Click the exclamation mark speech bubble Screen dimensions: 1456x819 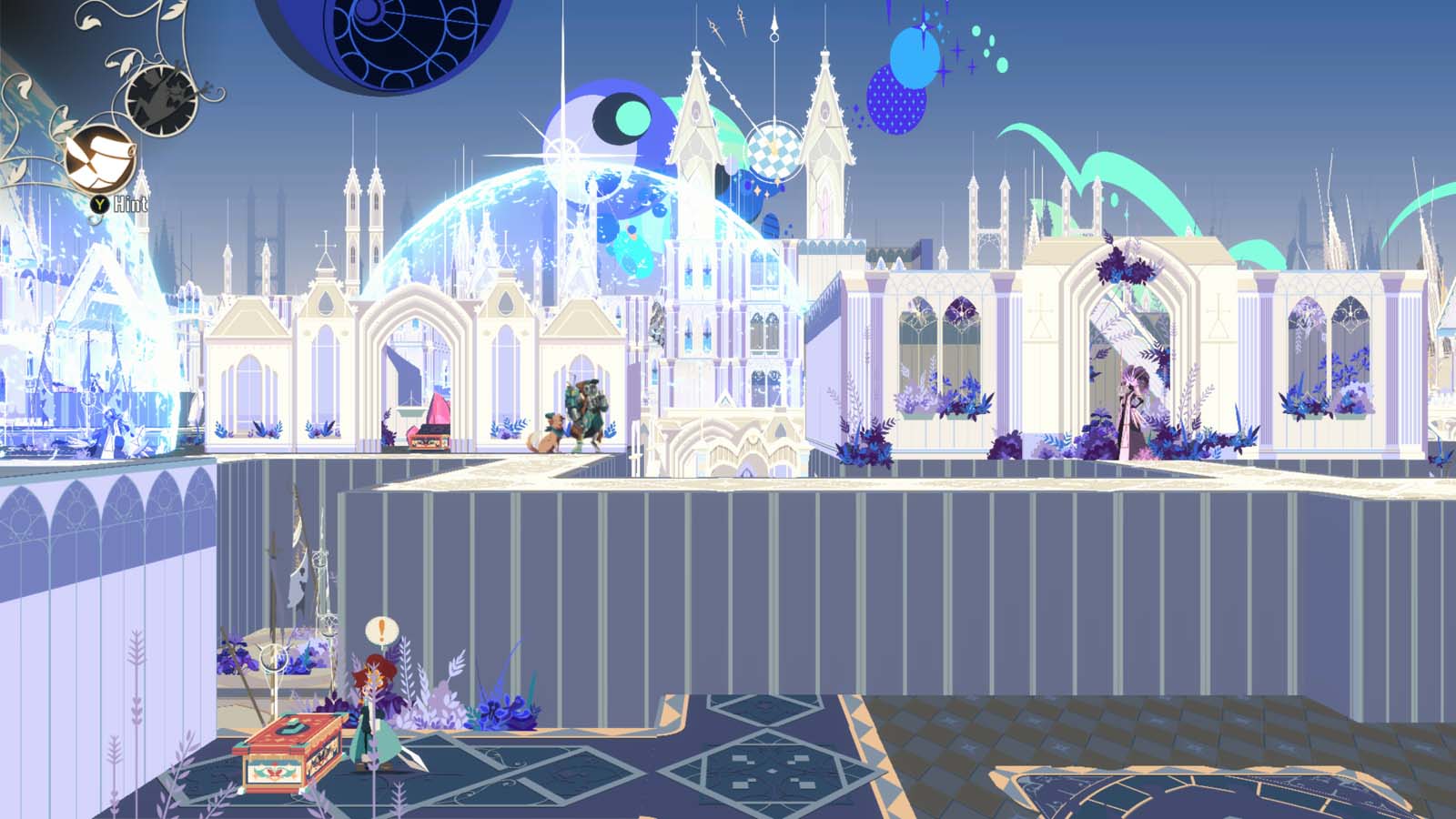(x=380, y=630)
